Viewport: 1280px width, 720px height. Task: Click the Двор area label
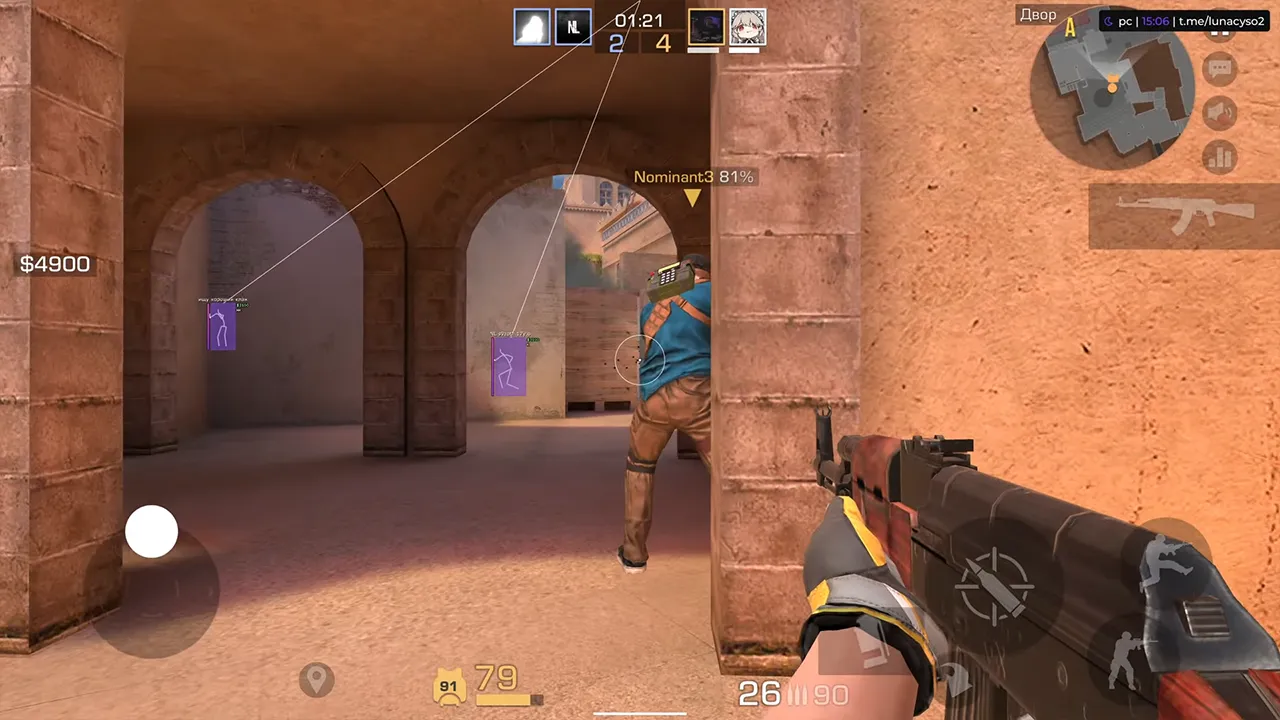point(1038,14)
